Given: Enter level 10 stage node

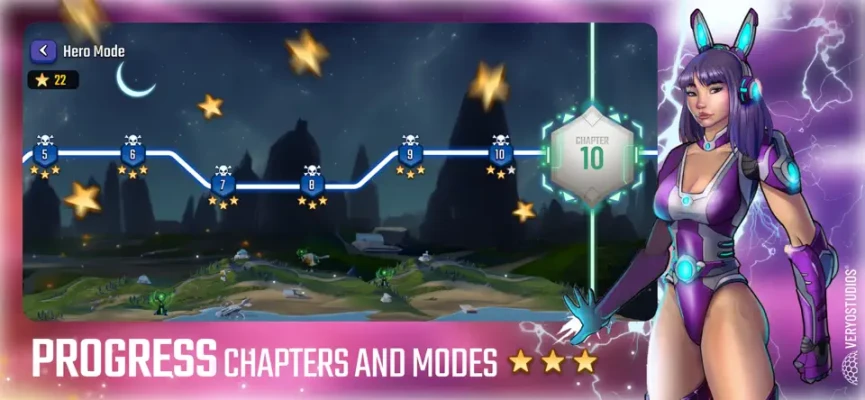Looking at the screenshot, I should [x=500, y=155].
